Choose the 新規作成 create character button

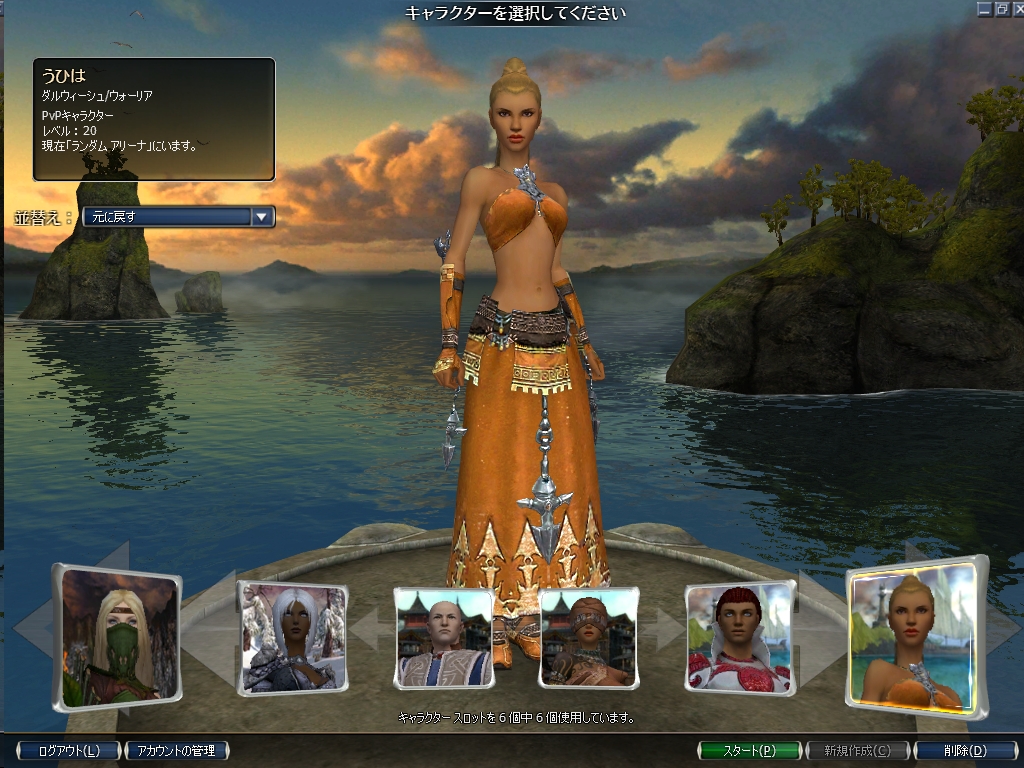(x=857, y=750)
